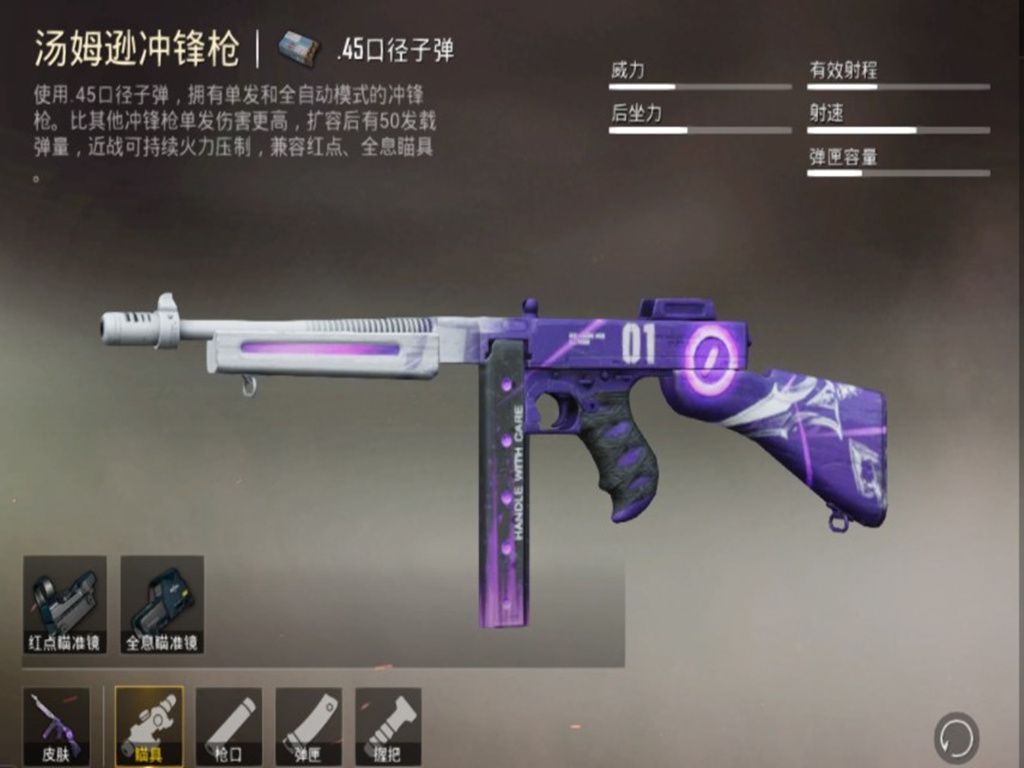Open the 皮肤 skin category
1024x768 pixels.
coord(56,725)
